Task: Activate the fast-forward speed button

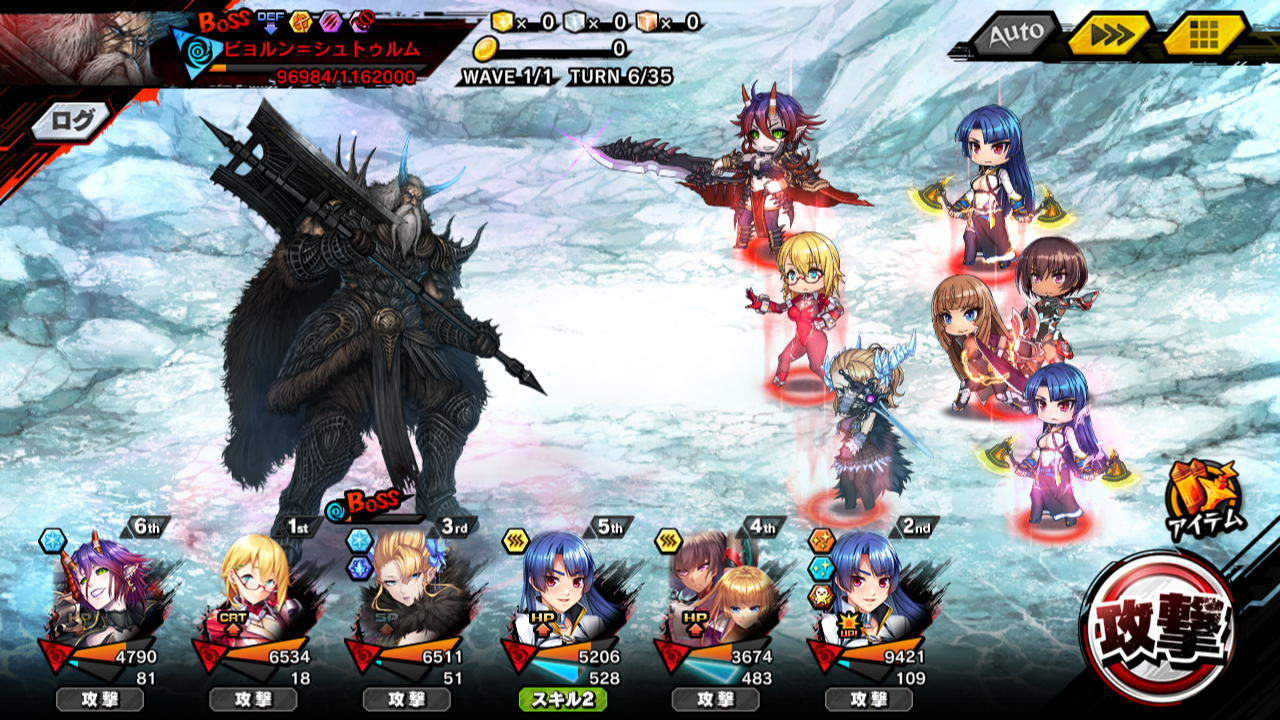Action: 1109,35
